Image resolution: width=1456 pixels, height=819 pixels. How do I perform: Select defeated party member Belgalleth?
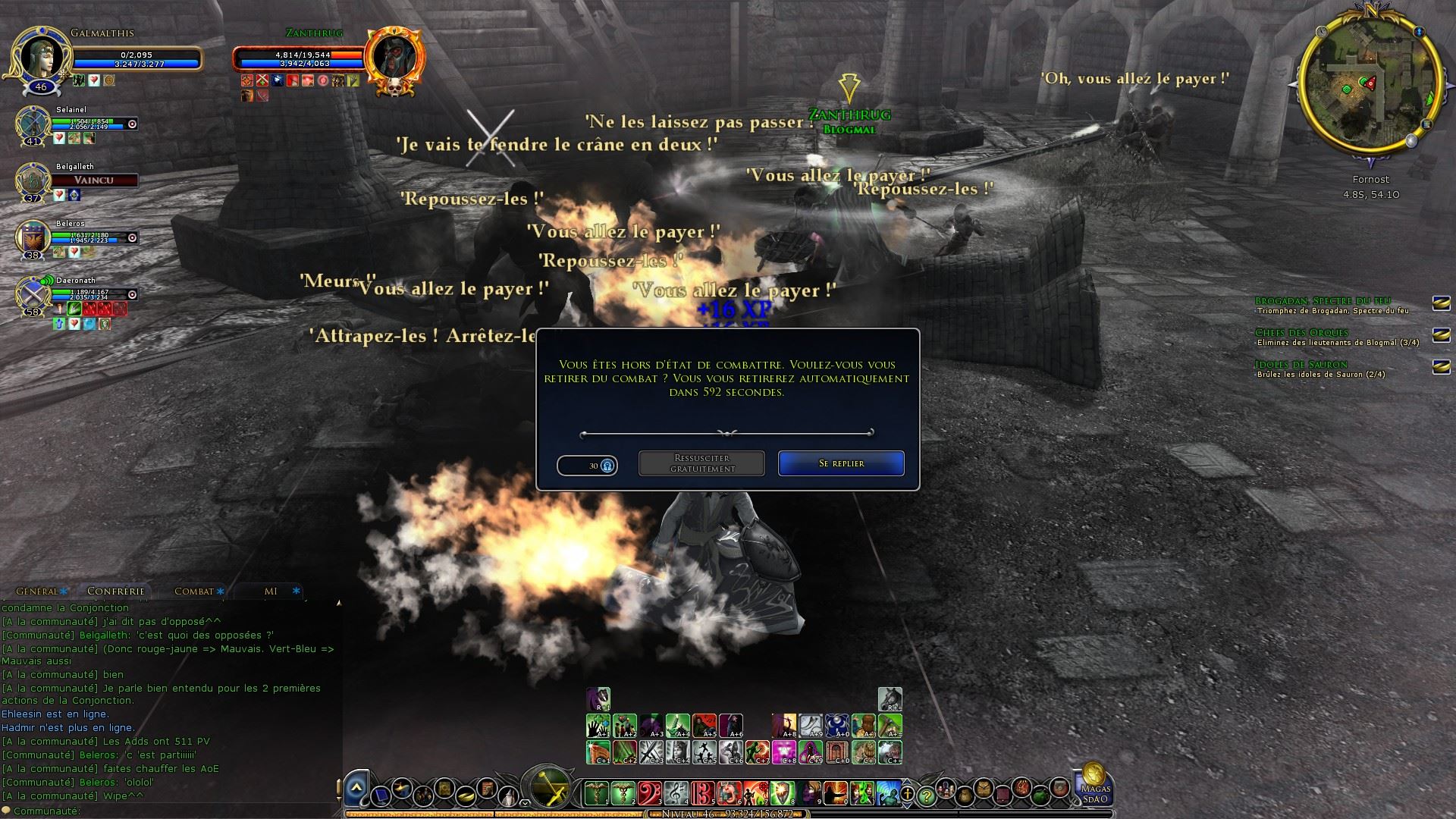(32, 180)
